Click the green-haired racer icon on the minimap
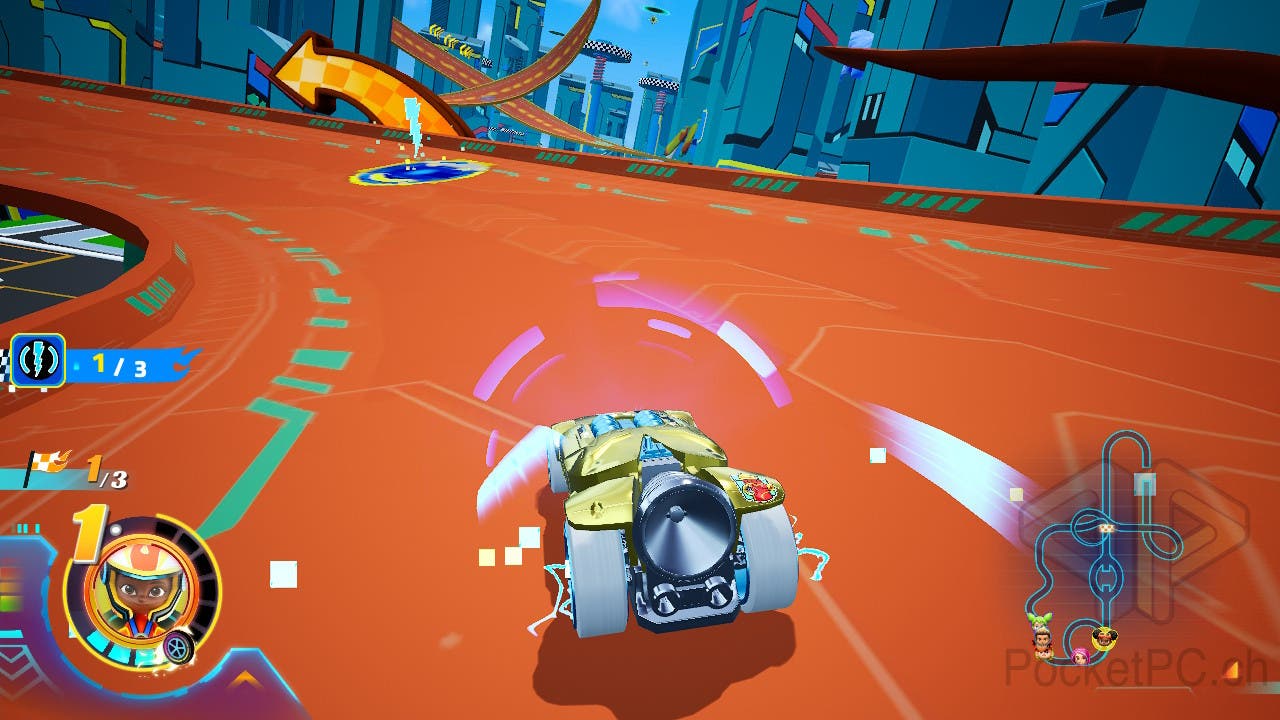Viewport: 1280px width, 720px height. (x=1040, y=618)
